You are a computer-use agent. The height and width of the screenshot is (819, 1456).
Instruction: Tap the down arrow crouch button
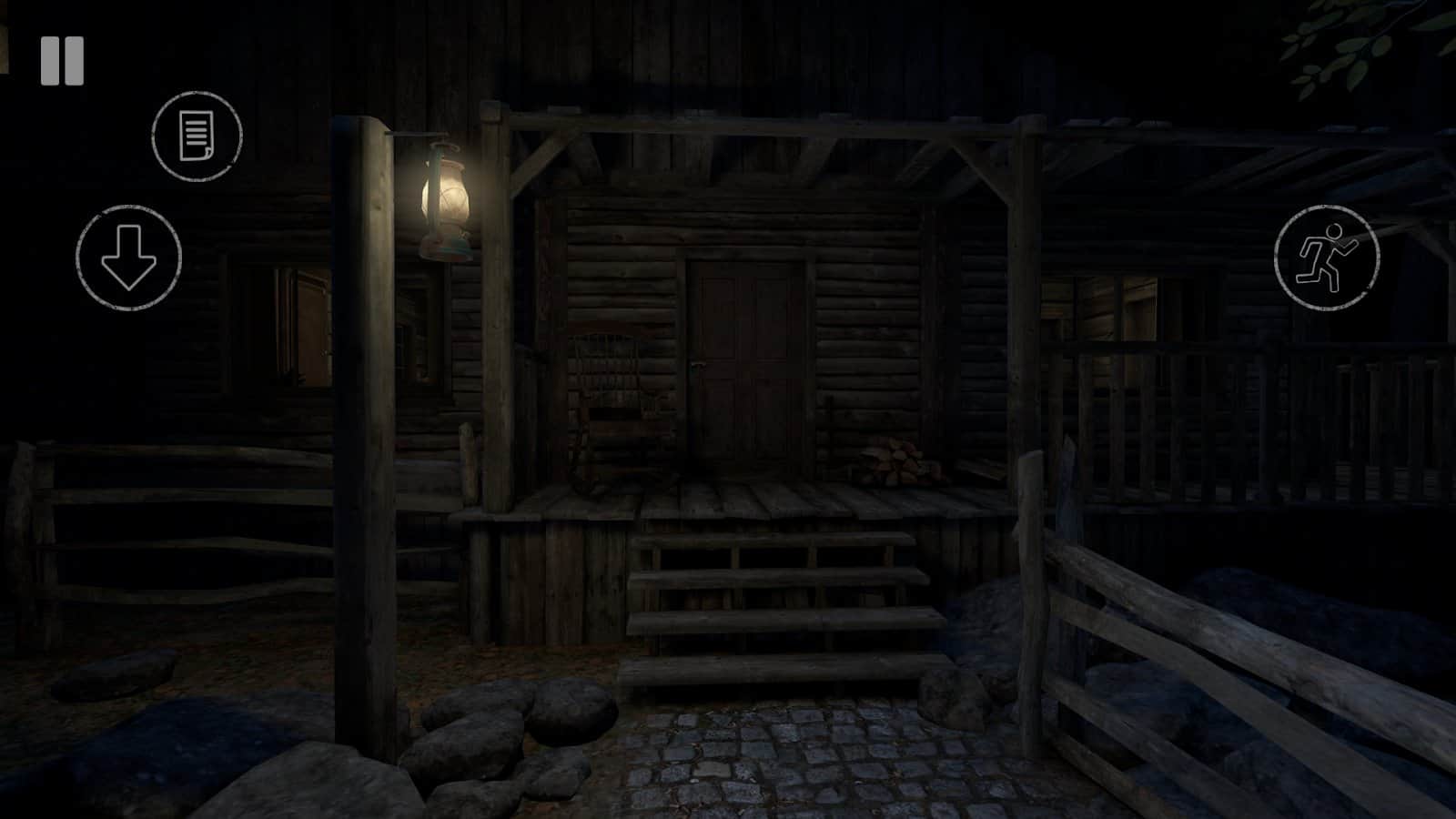coord(128,258)
